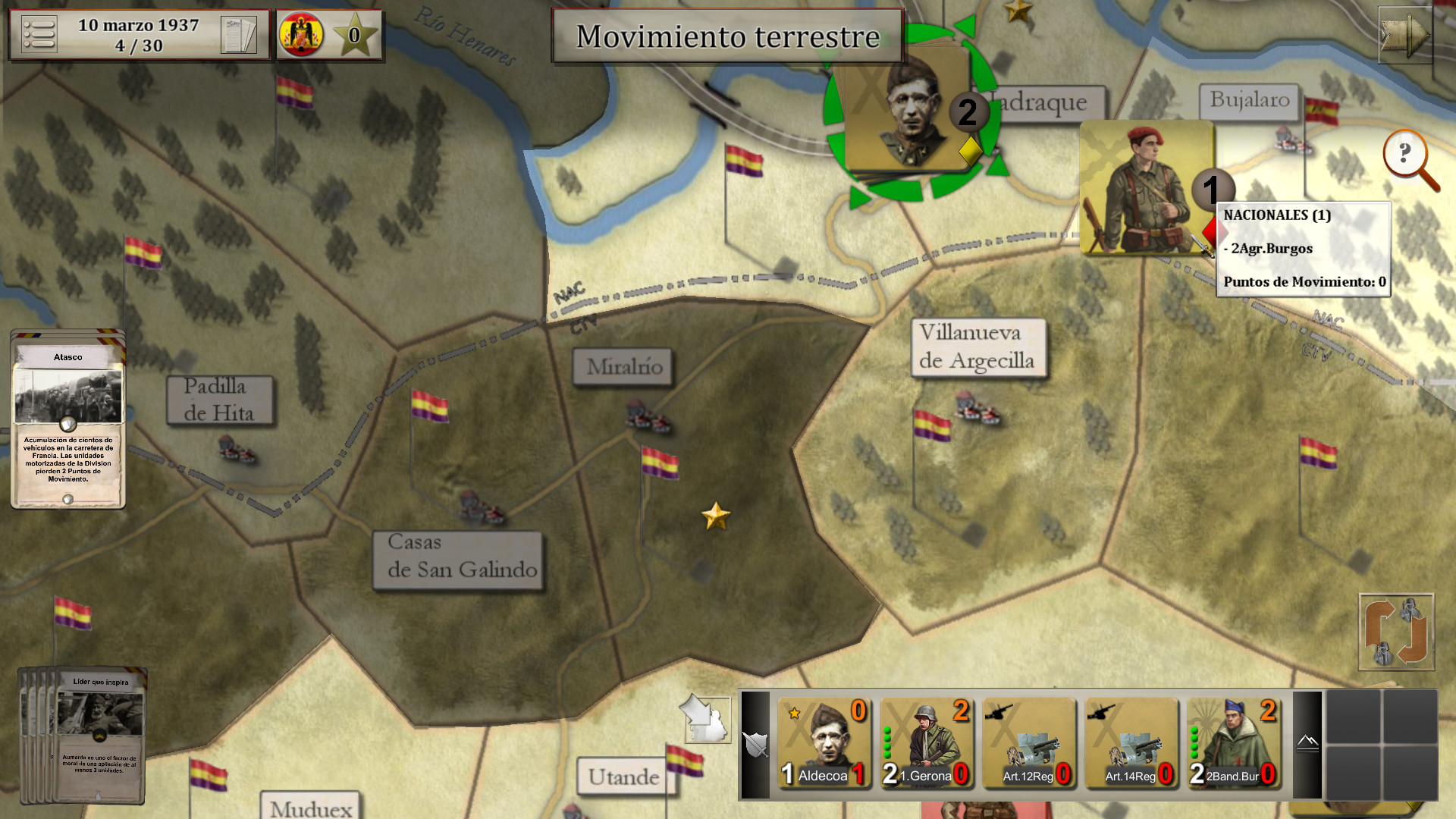This screenshot has height=819, width=1456.
Task: Click the 2Agr.Burgos tooltip entry
Action: [x=1268, y=248]
